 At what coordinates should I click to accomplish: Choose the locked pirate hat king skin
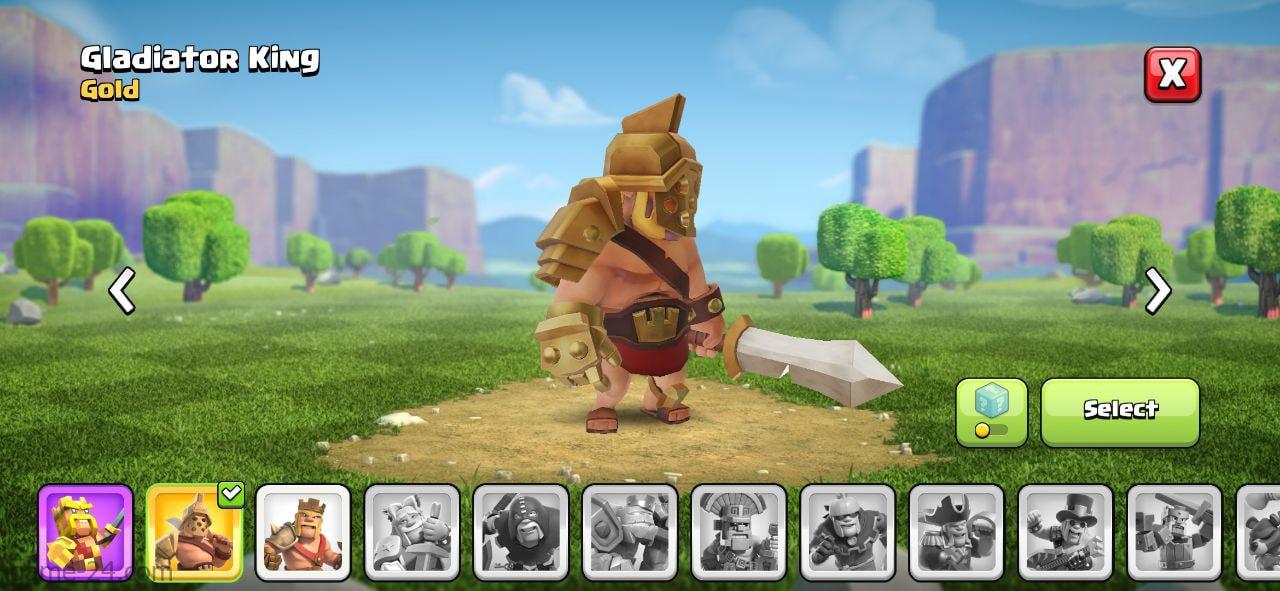pos(956,532)
